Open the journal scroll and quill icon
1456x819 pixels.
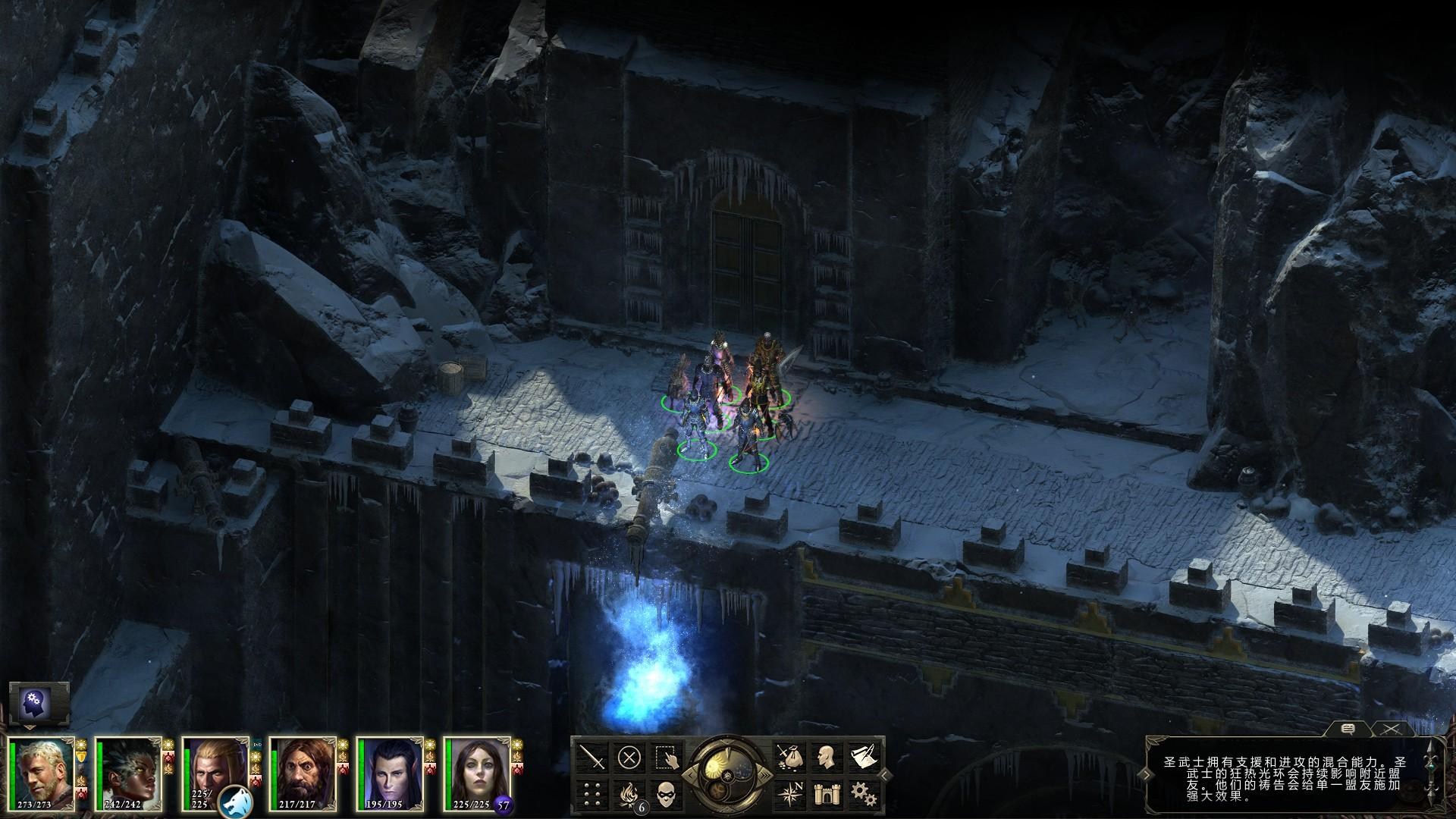coord(862,757)
